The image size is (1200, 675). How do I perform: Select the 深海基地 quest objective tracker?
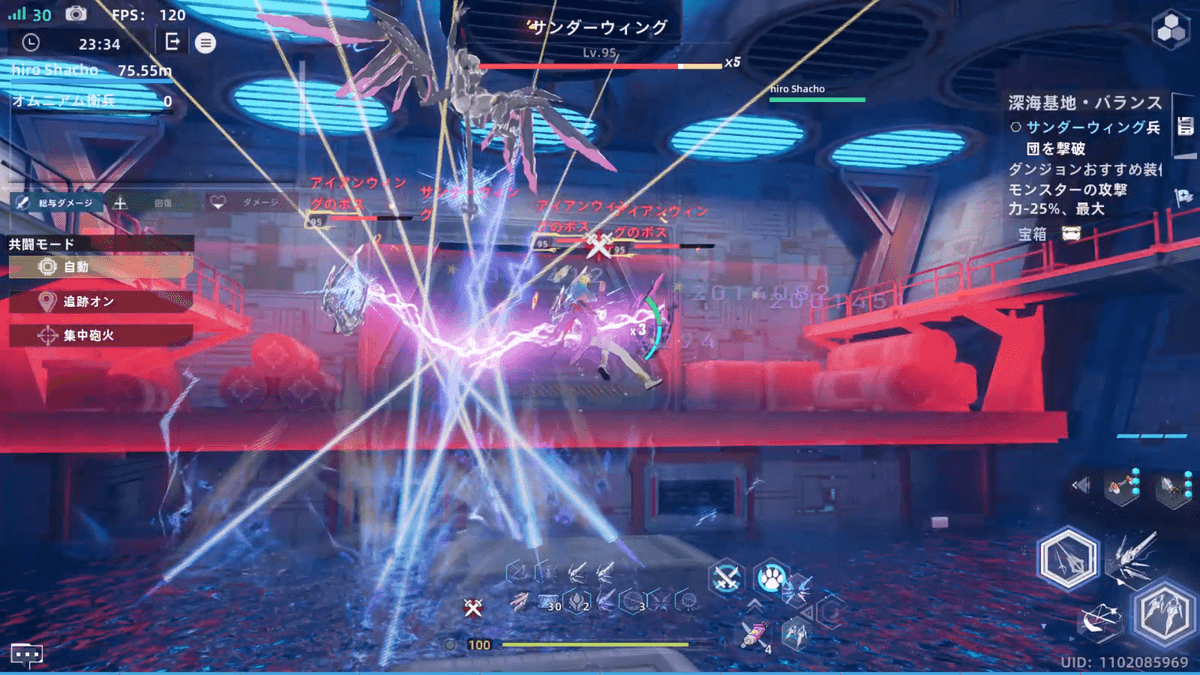coord(1084,103)
